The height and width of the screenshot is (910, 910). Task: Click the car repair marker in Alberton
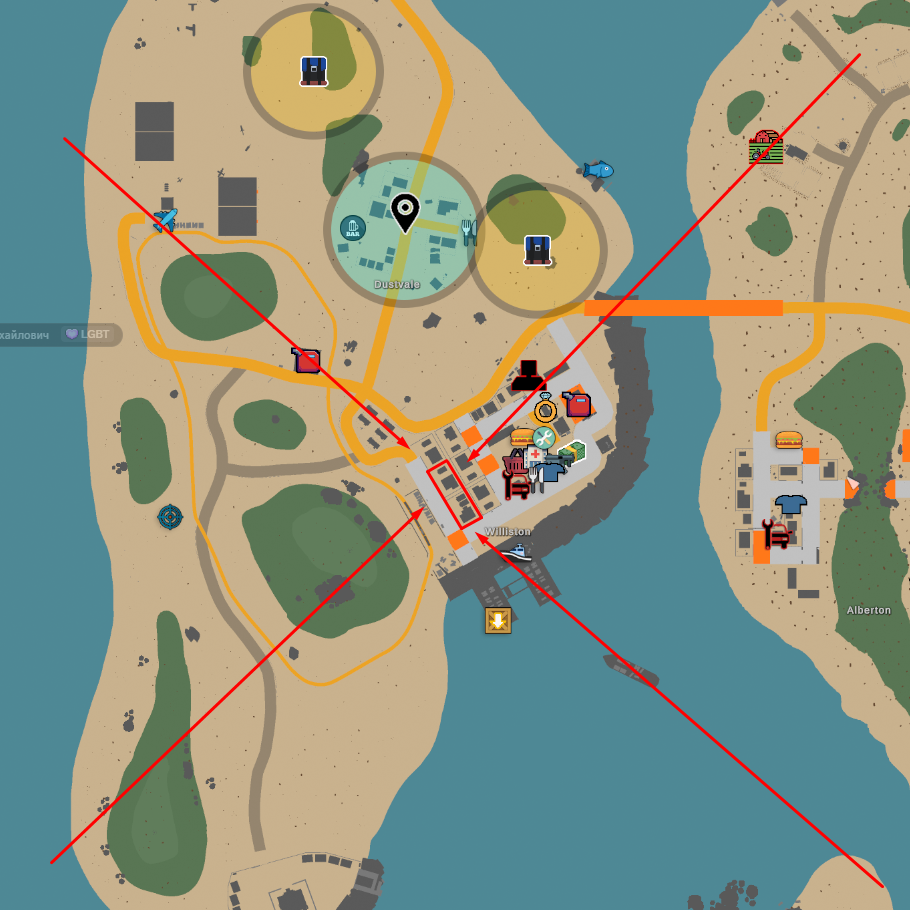776,534
